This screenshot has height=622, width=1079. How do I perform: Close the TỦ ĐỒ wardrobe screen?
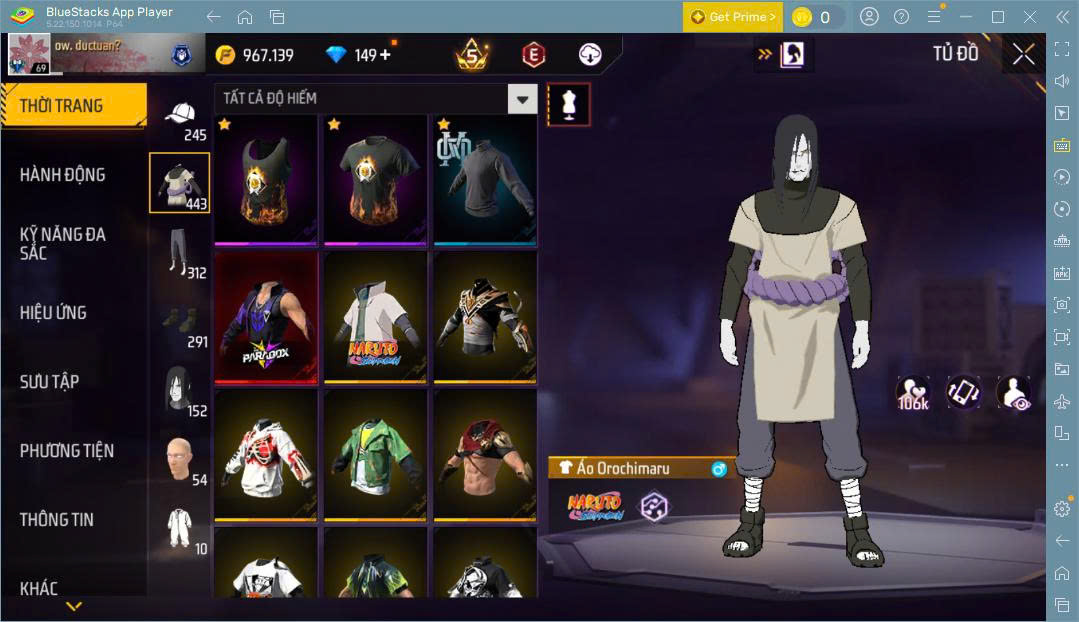(1023, 55)
